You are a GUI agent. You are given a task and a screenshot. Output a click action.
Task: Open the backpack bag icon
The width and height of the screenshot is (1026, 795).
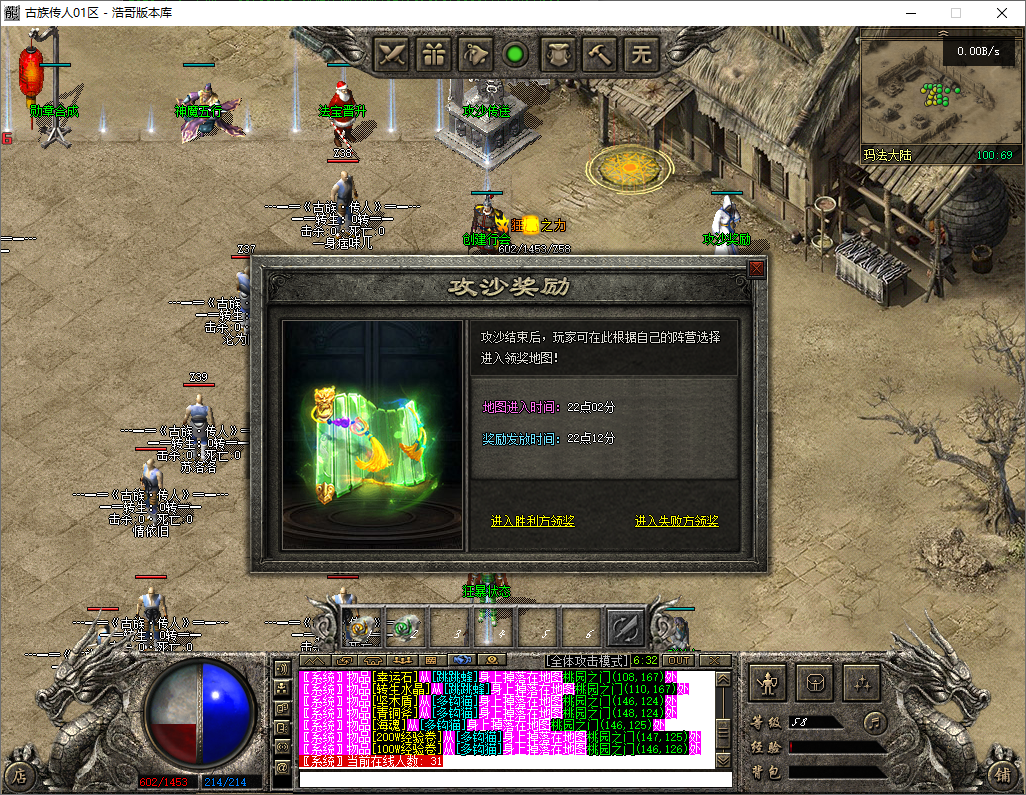815,683
